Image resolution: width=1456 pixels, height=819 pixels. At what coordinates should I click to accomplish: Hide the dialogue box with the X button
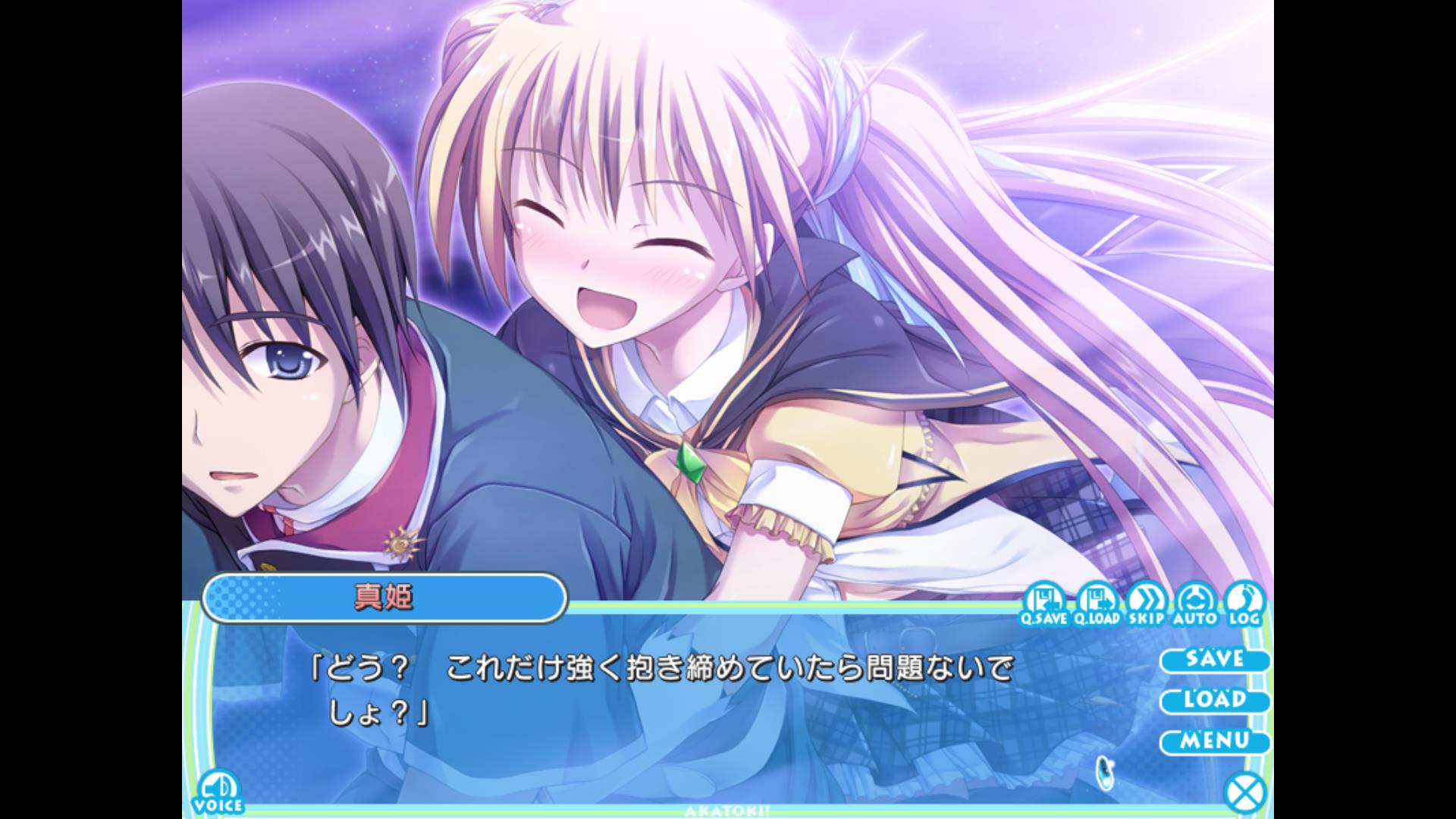pos(1245,793)
